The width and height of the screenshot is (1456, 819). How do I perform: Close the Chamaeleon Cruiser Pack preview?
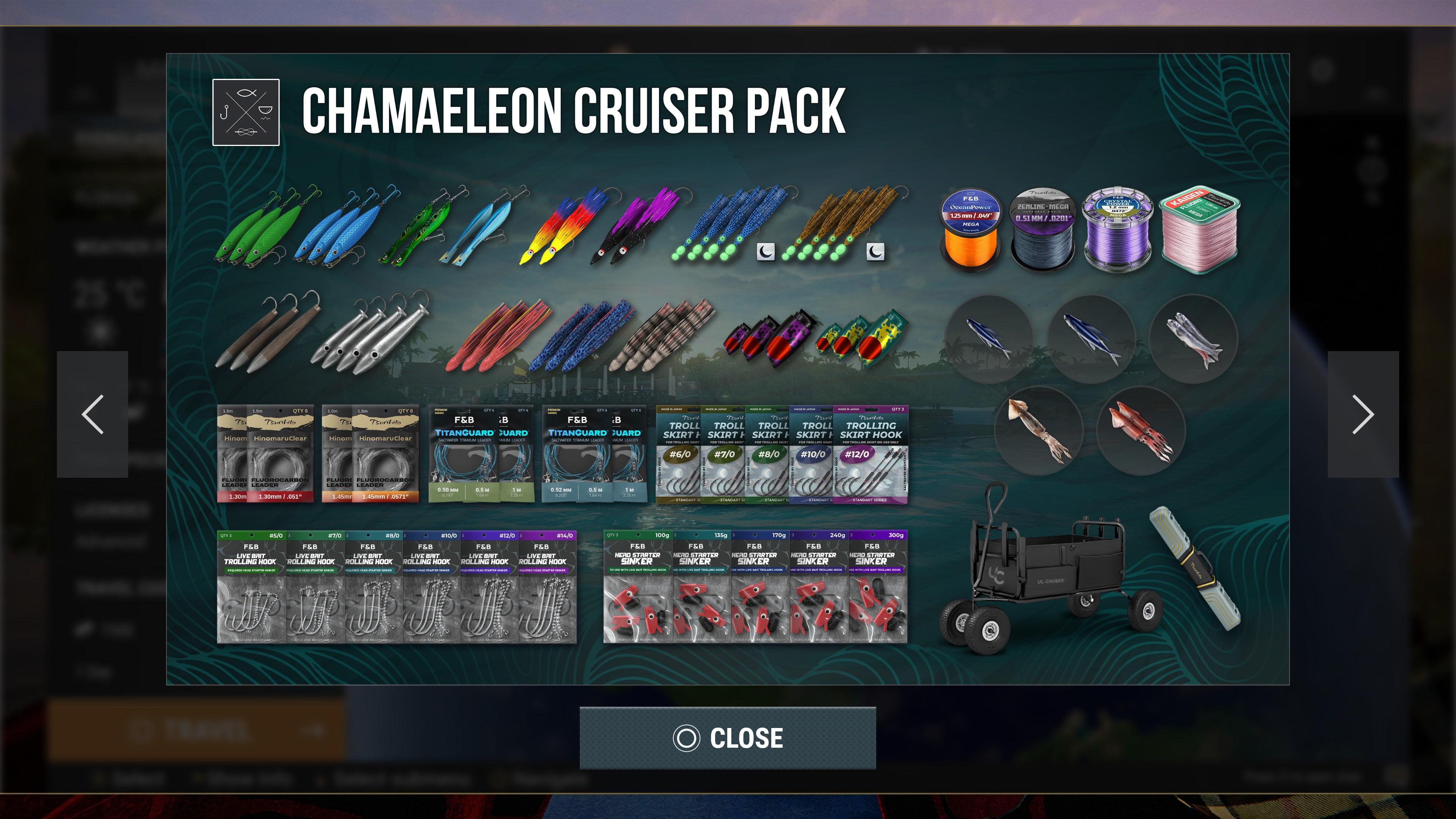728,737
